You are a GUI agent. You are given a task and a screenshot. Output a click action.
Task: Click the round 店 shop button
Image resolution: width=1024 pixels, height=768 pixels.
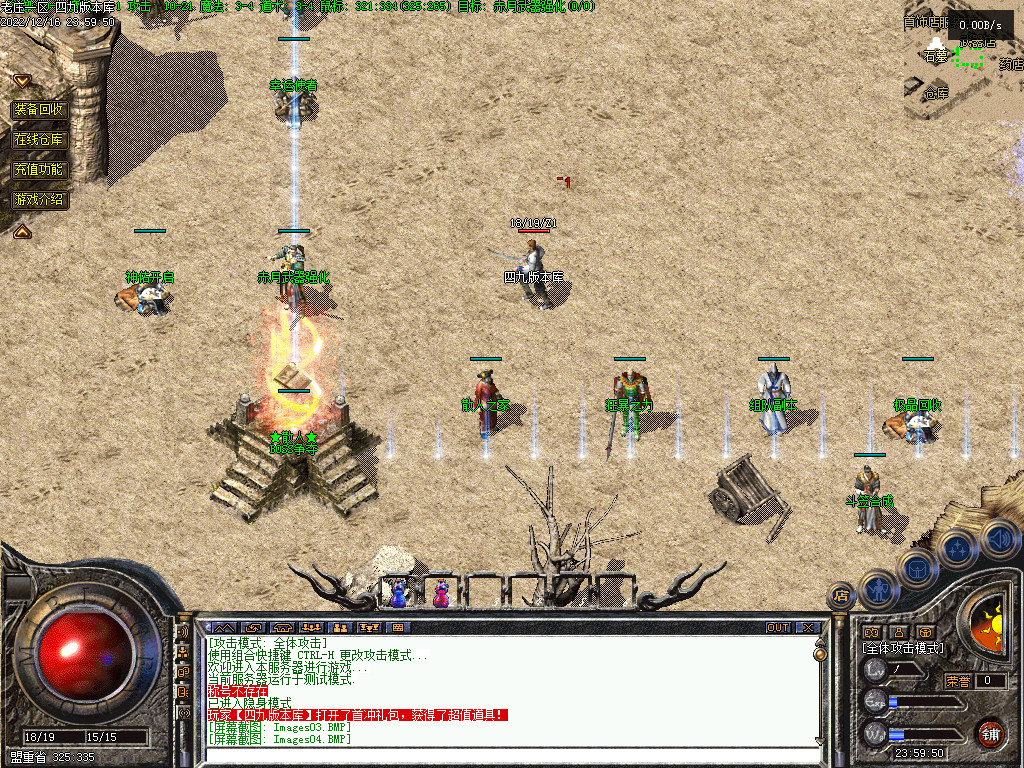coord(840,596)
